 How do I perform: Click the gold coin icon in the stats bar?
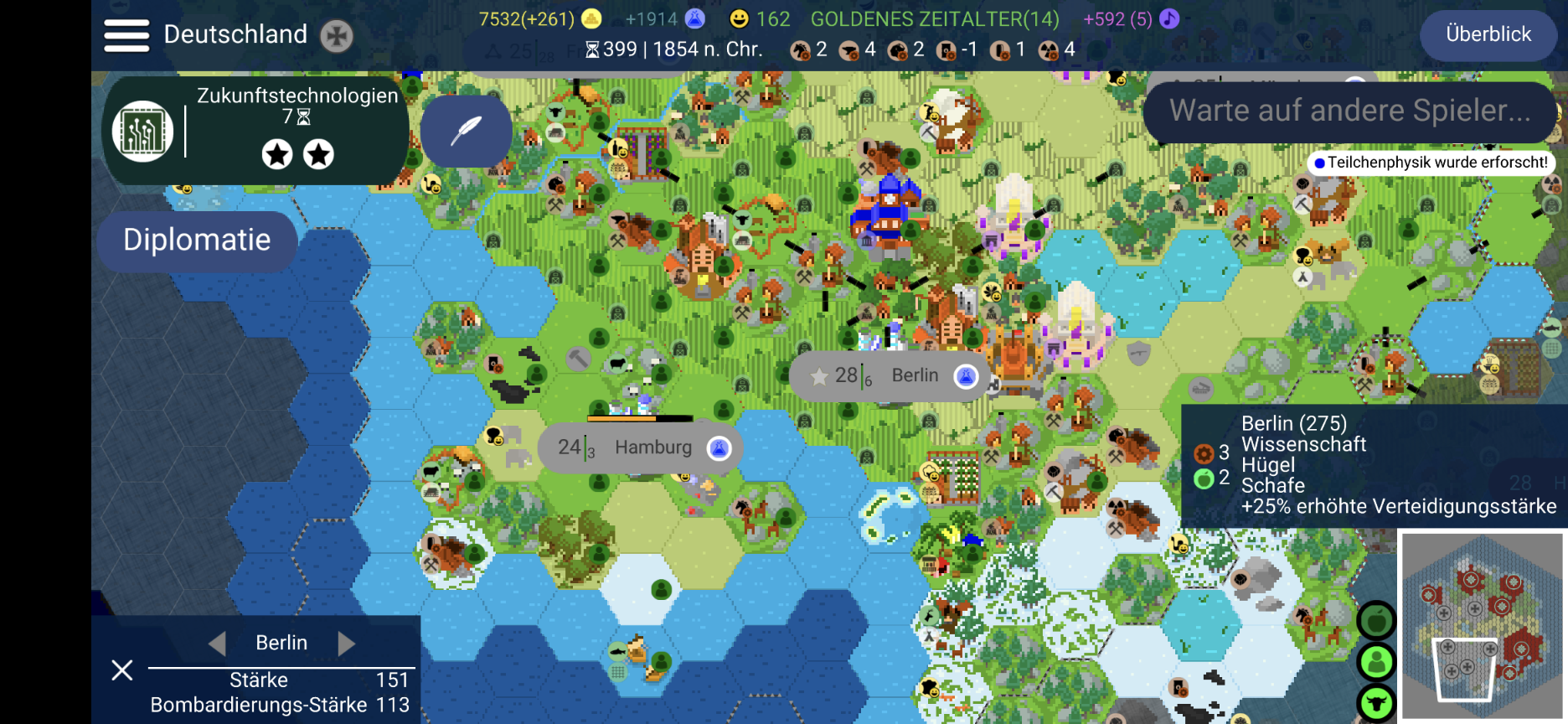click(x=591, y=17)
